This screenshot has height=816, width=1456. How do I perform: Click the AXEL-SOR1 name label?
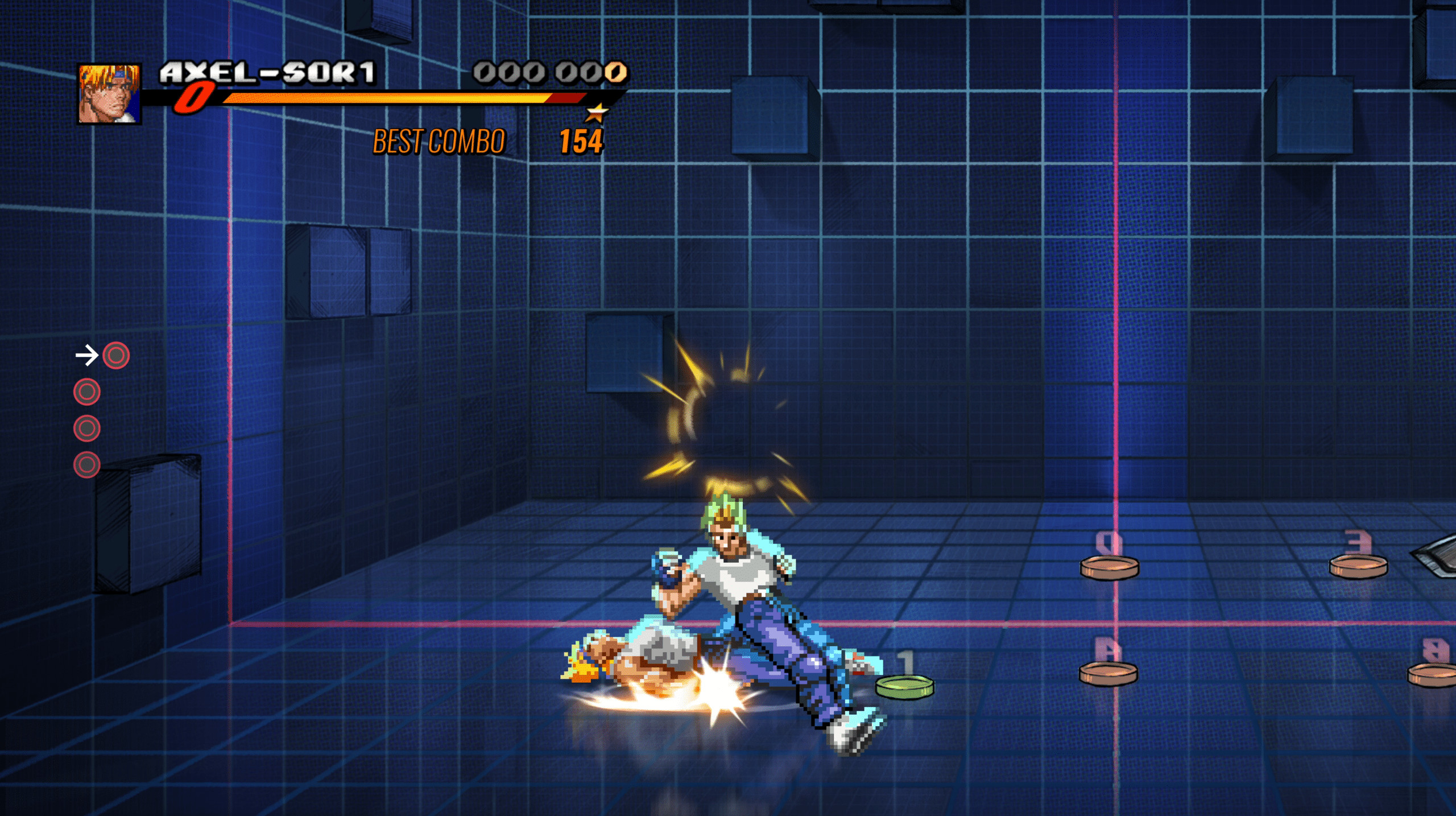(x=267, y=71)
